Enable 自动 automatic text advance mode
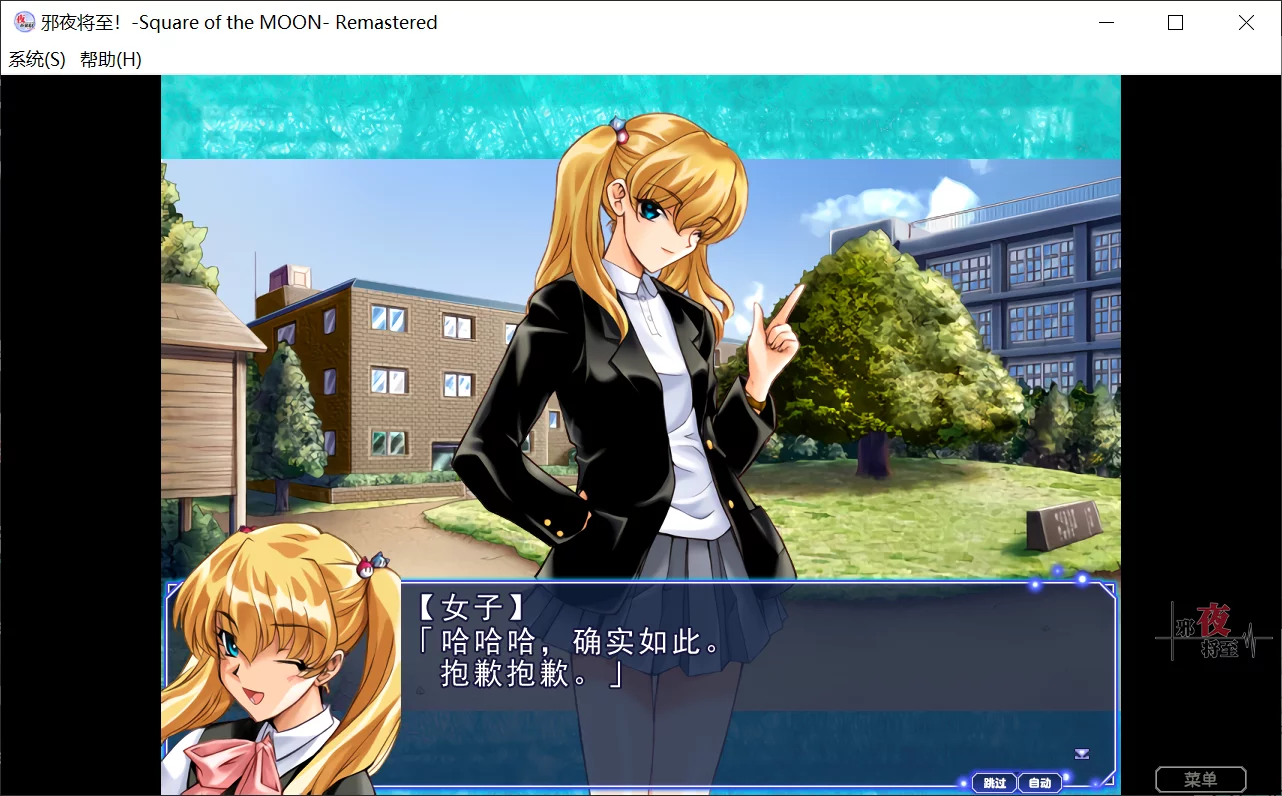Viewport: 1282px width, 796px height. [x=1040, y=782]
